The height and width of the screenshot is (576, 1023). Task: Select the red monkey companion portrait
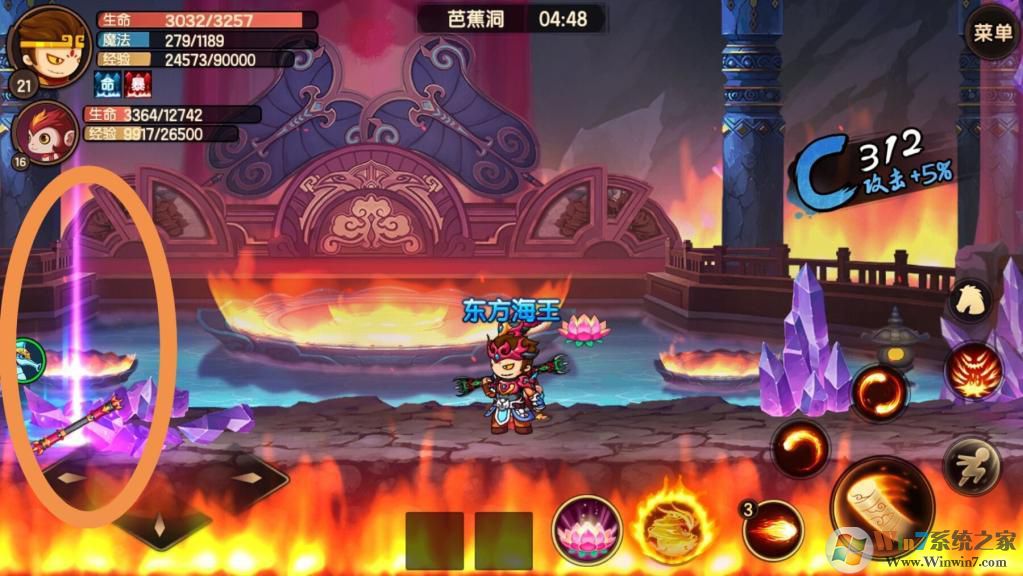(47, 133)
